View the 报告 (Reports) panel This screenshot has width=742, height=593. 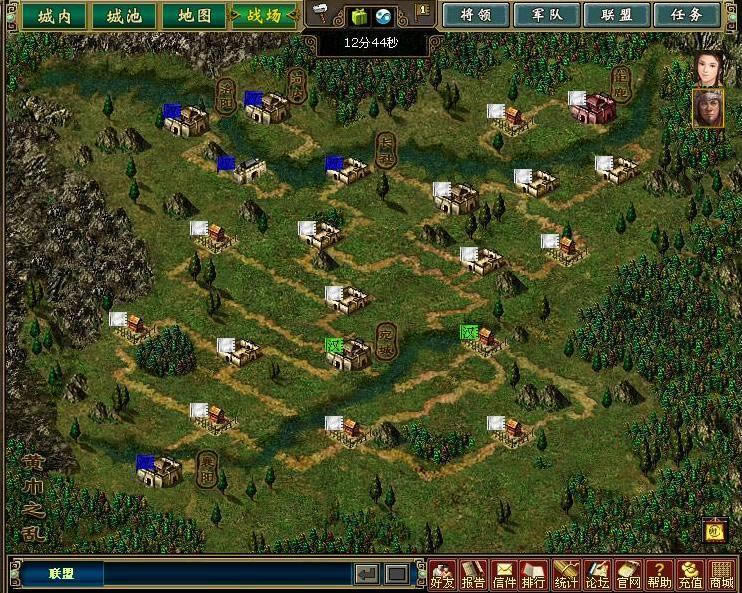pos(473,574)
